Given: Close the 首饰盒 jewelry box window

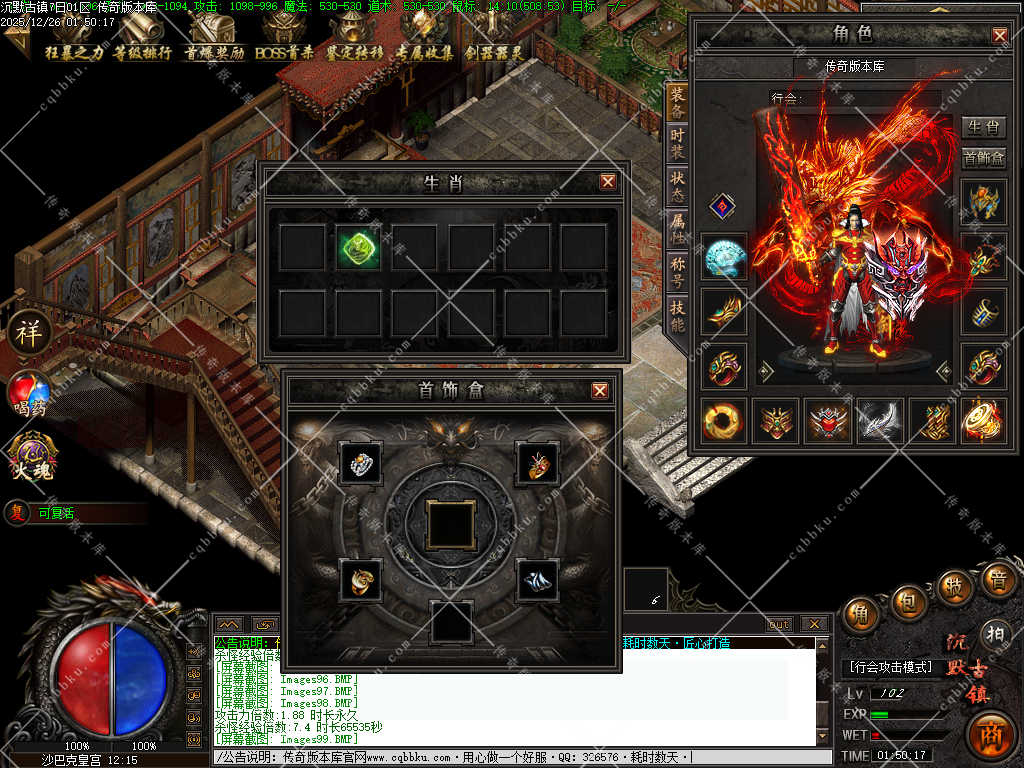Looking at the screenshot, I should point(599,390).
